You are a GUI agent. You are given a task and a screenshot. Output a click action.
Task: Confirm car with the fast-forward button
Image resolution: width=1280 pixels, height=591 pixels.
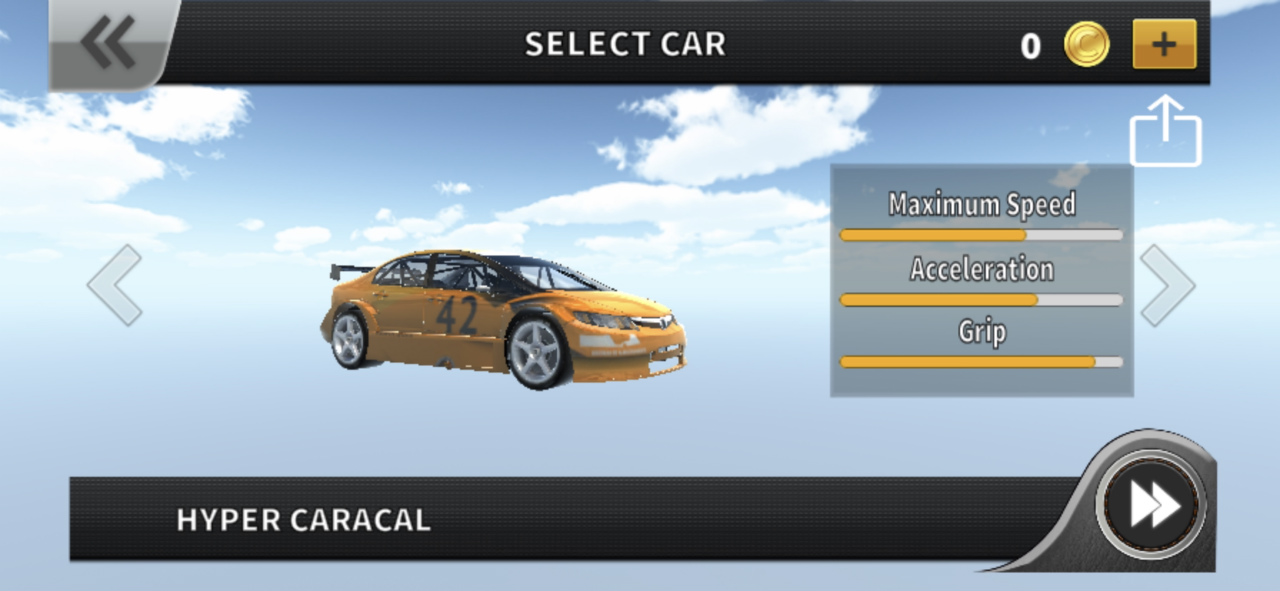1152,505
